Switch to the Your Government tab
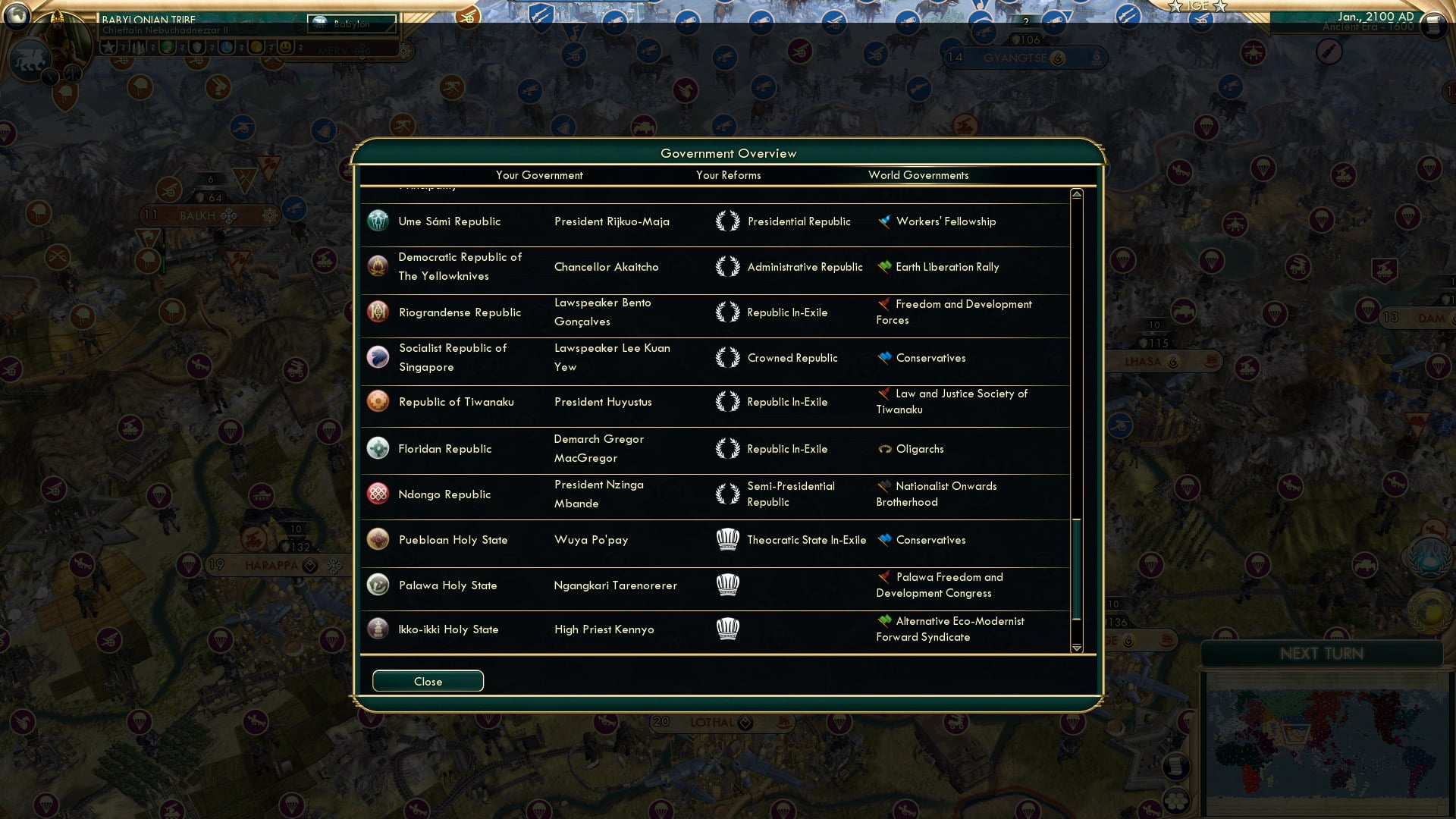The image size is (1456, 819). [x=539, y=175]
